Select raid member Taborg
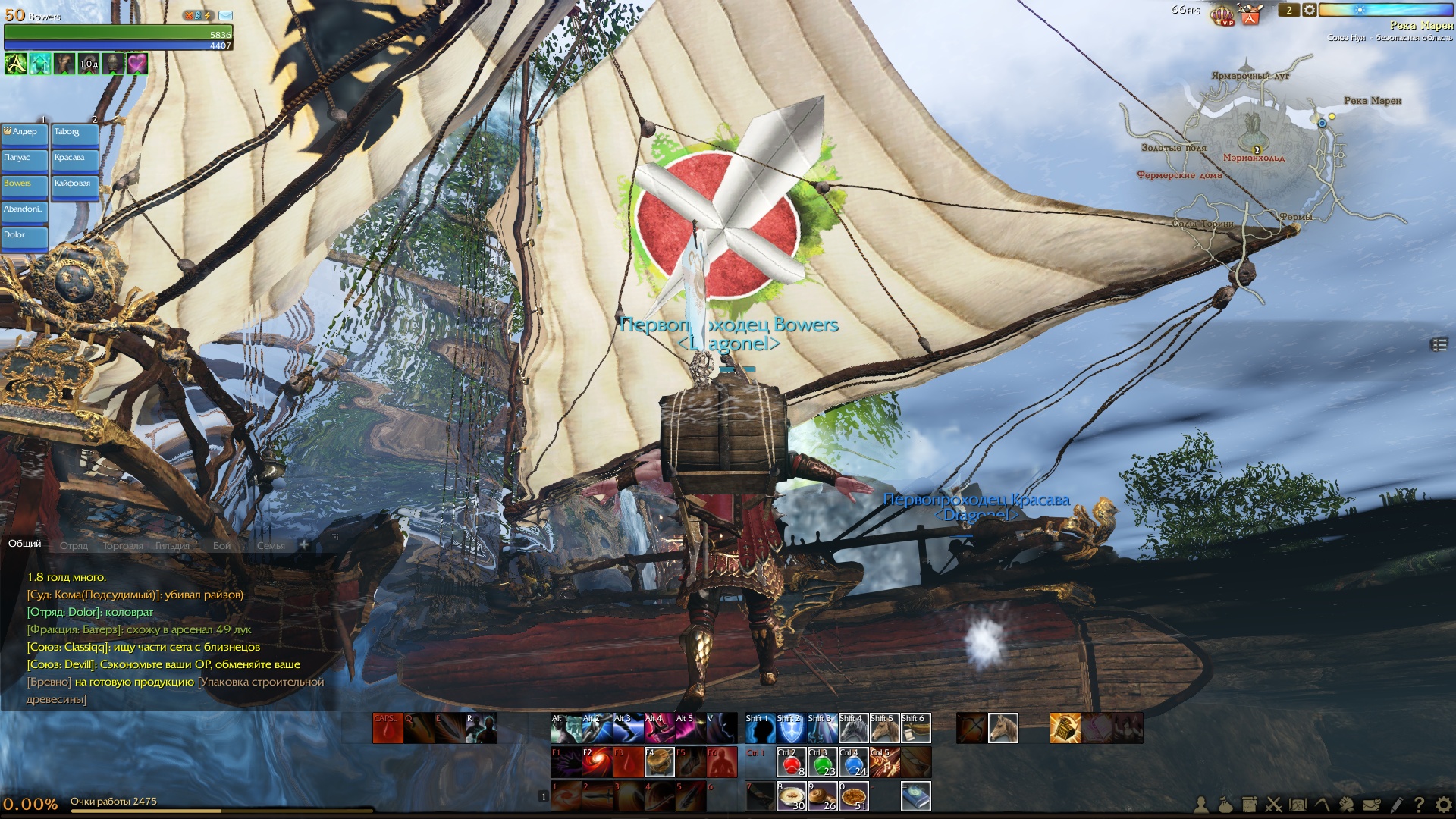This screenshot has width=1456, height=819. [x=74, y=134]
